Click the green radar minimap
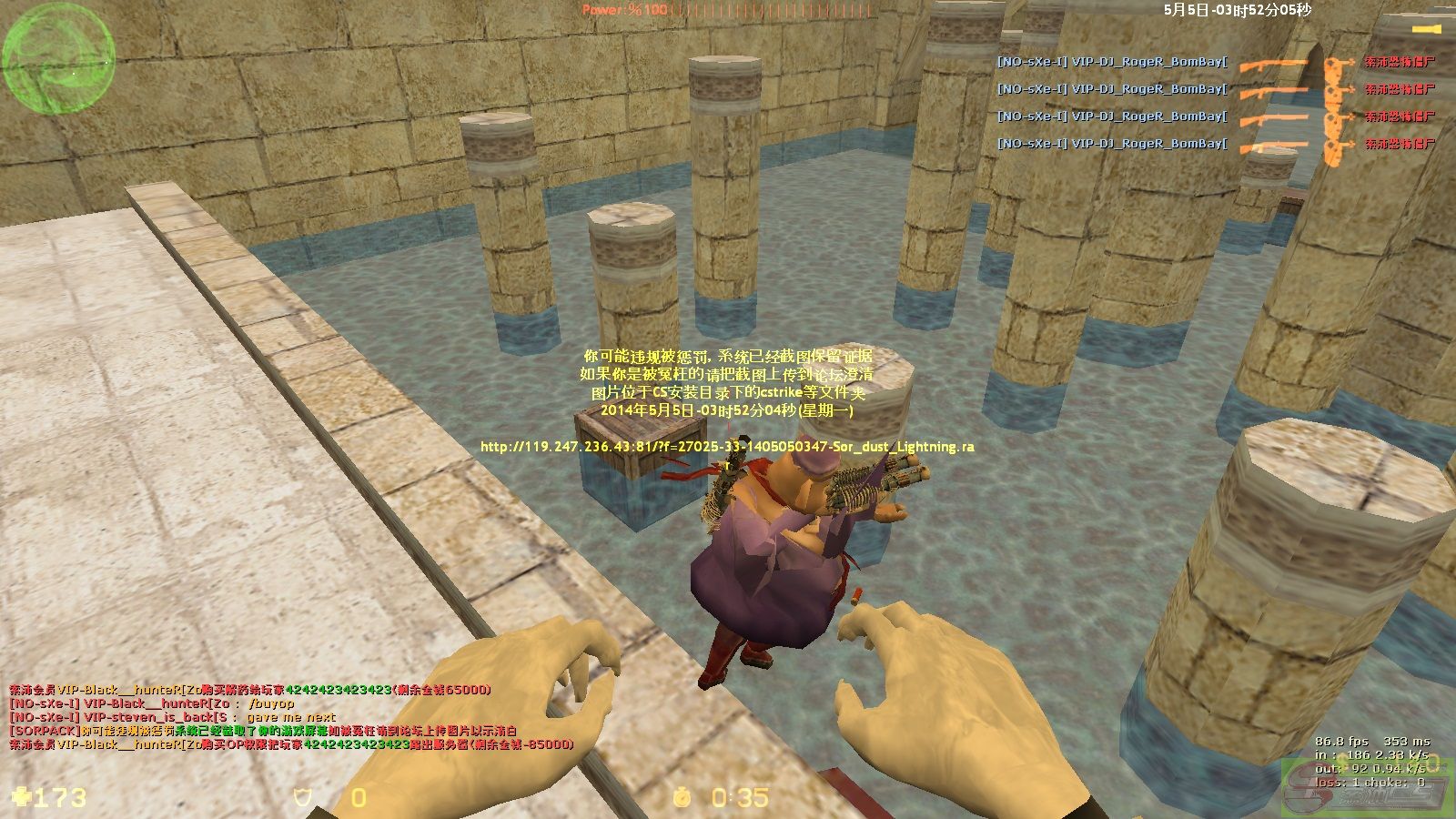This screenshot has width=1456, height=819. coord(59,59)
